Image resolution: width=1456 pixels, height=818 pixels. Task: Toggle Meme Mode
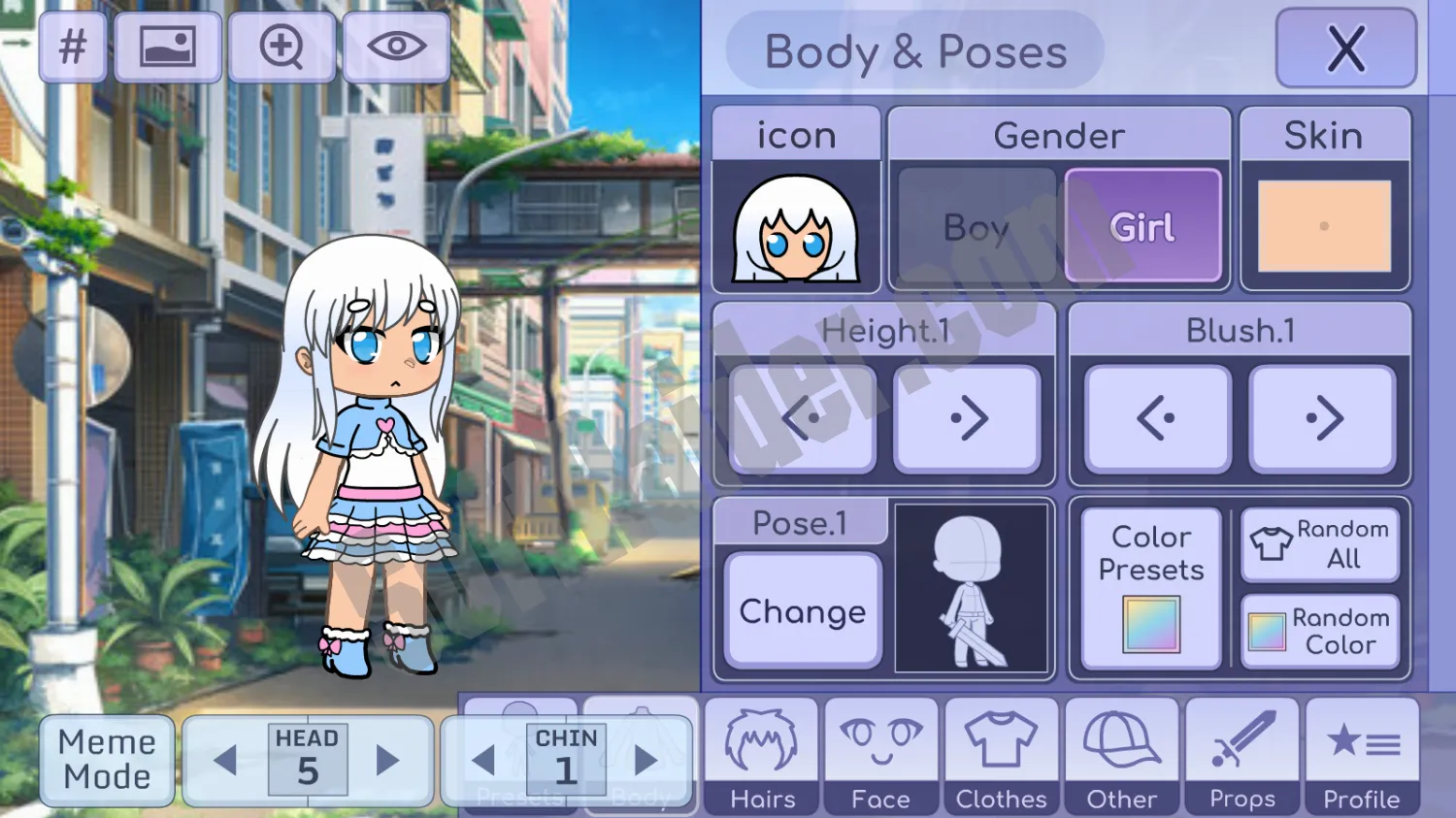107,760
